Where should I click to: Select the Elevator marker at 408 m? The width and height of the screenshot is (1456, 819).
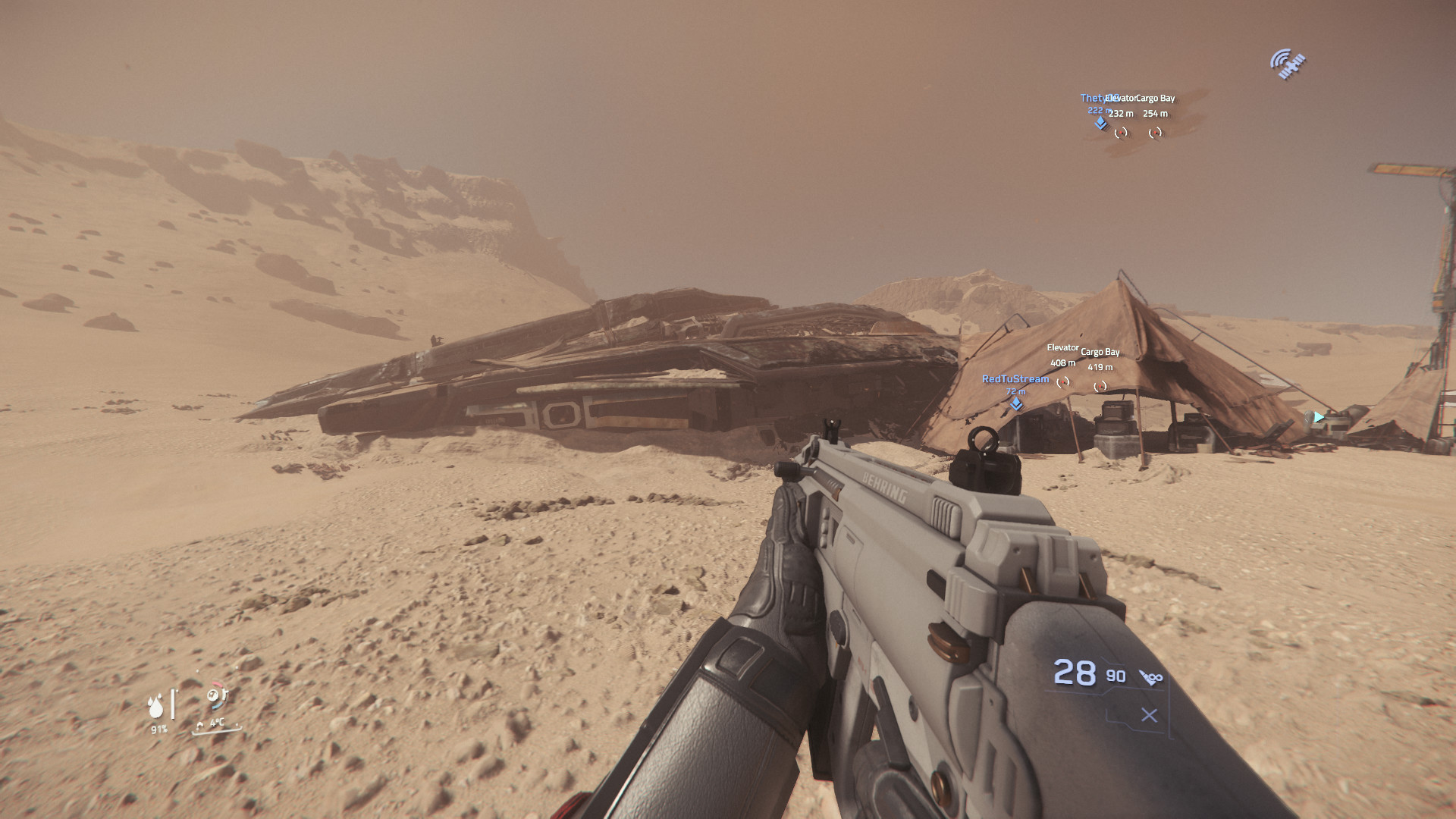(x=1063, y=382)
